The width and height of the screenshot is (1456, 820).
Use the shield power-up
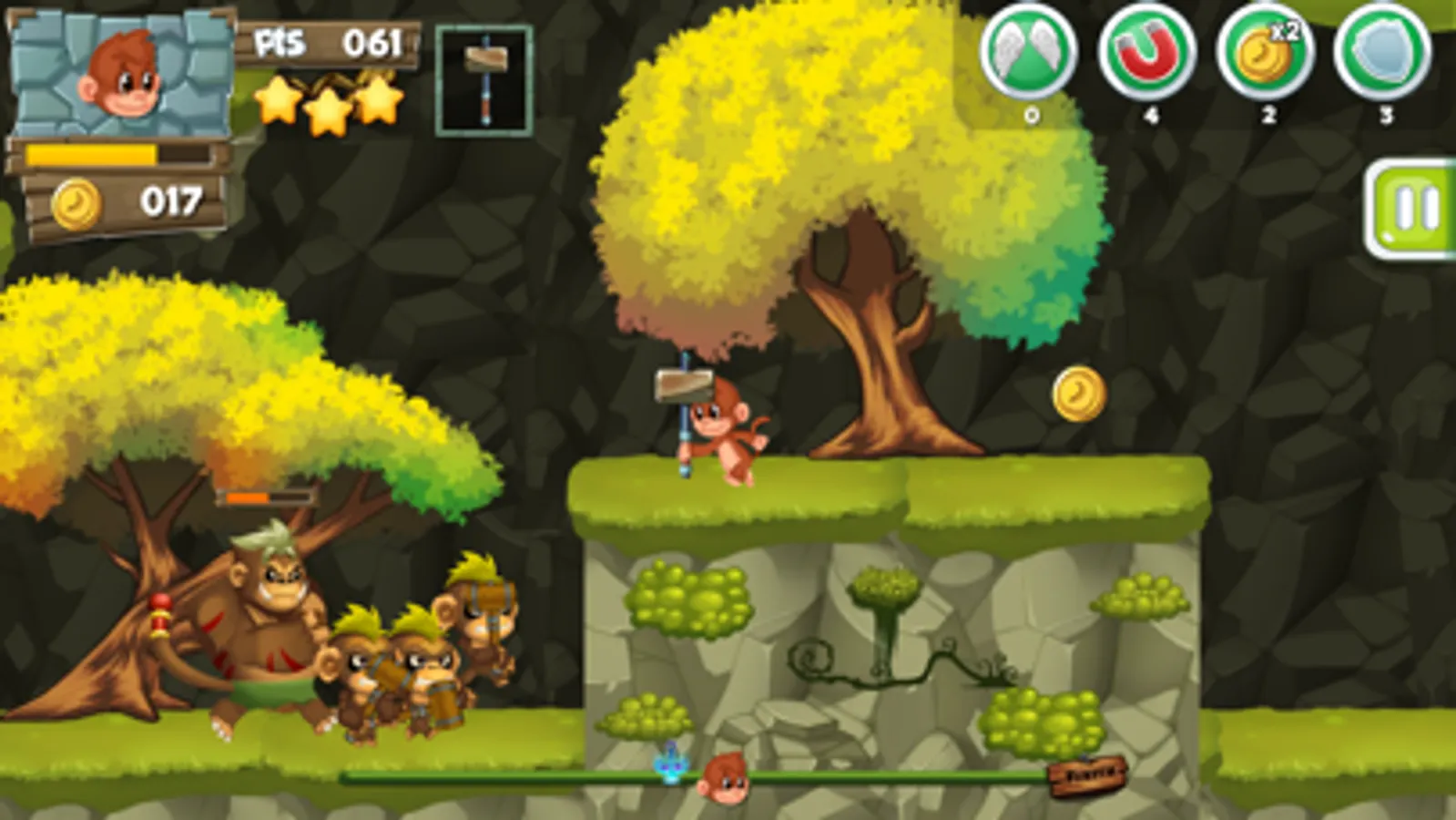pos(1381,55)
